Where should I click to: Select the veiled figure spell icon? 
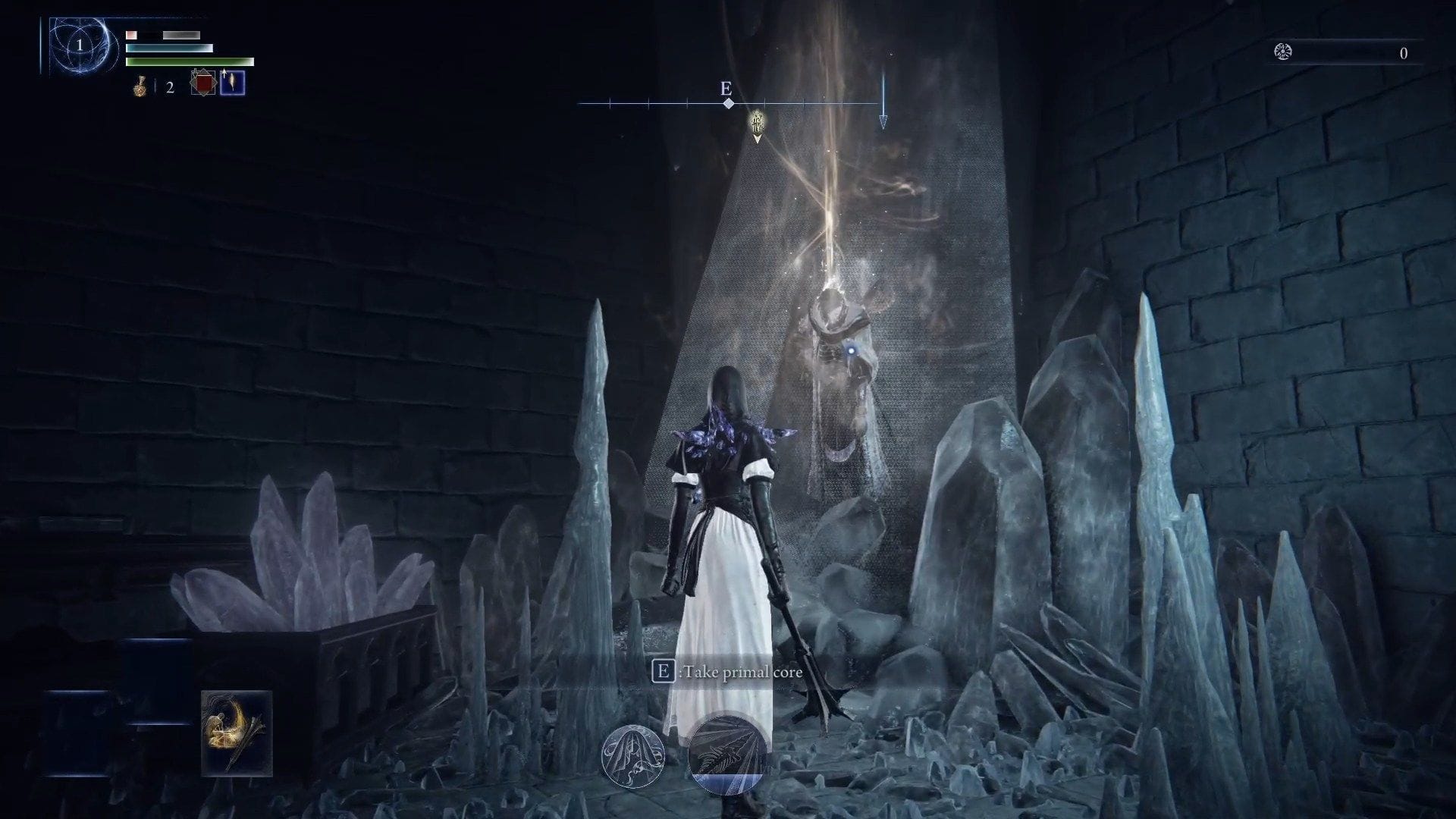coord(635,758)
